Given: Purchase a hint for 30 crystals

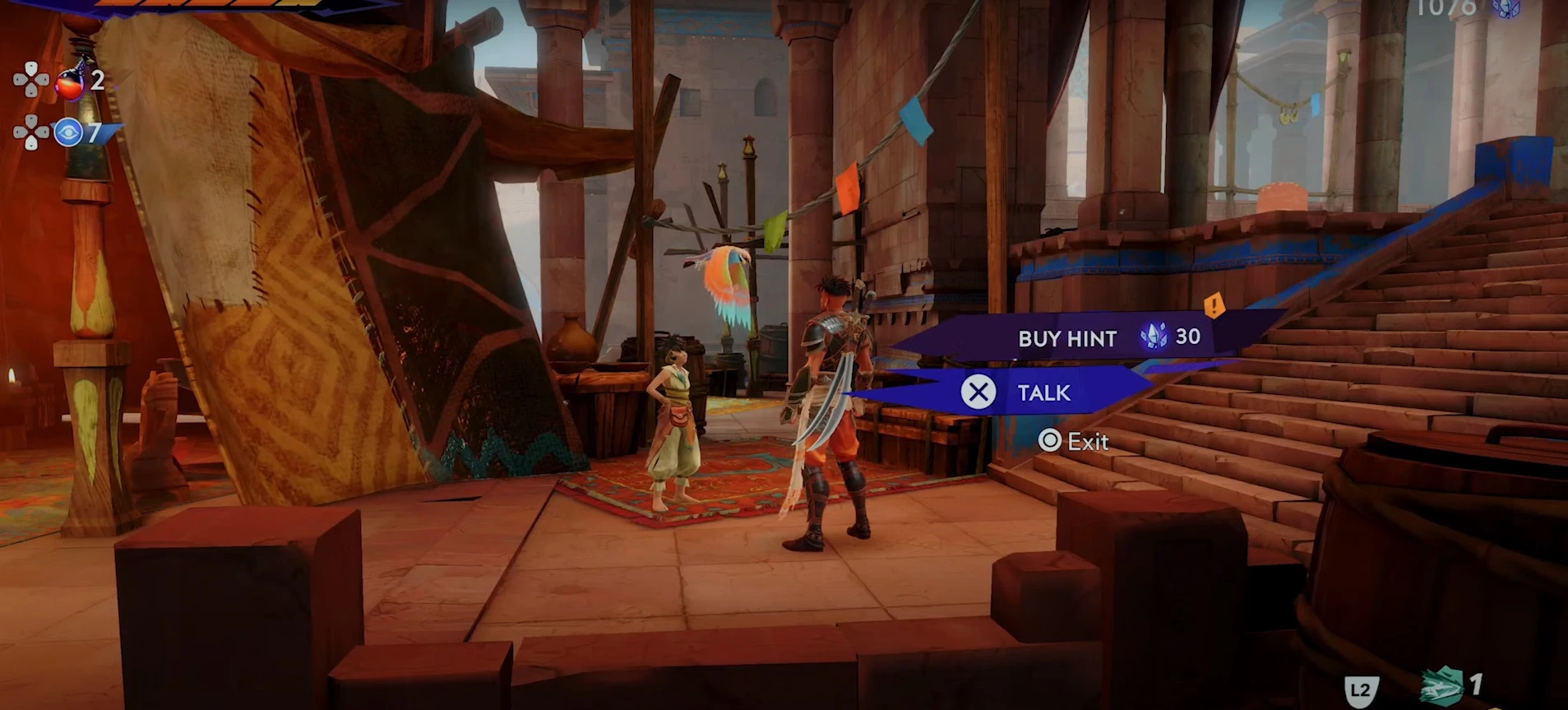Looking at the screenshot, I should [1066, 338].
